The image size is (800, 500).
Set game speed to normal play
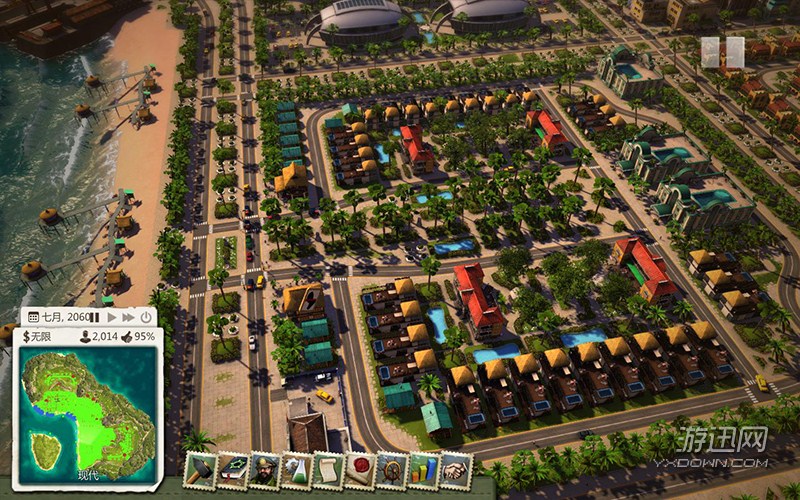coord(112,316)
